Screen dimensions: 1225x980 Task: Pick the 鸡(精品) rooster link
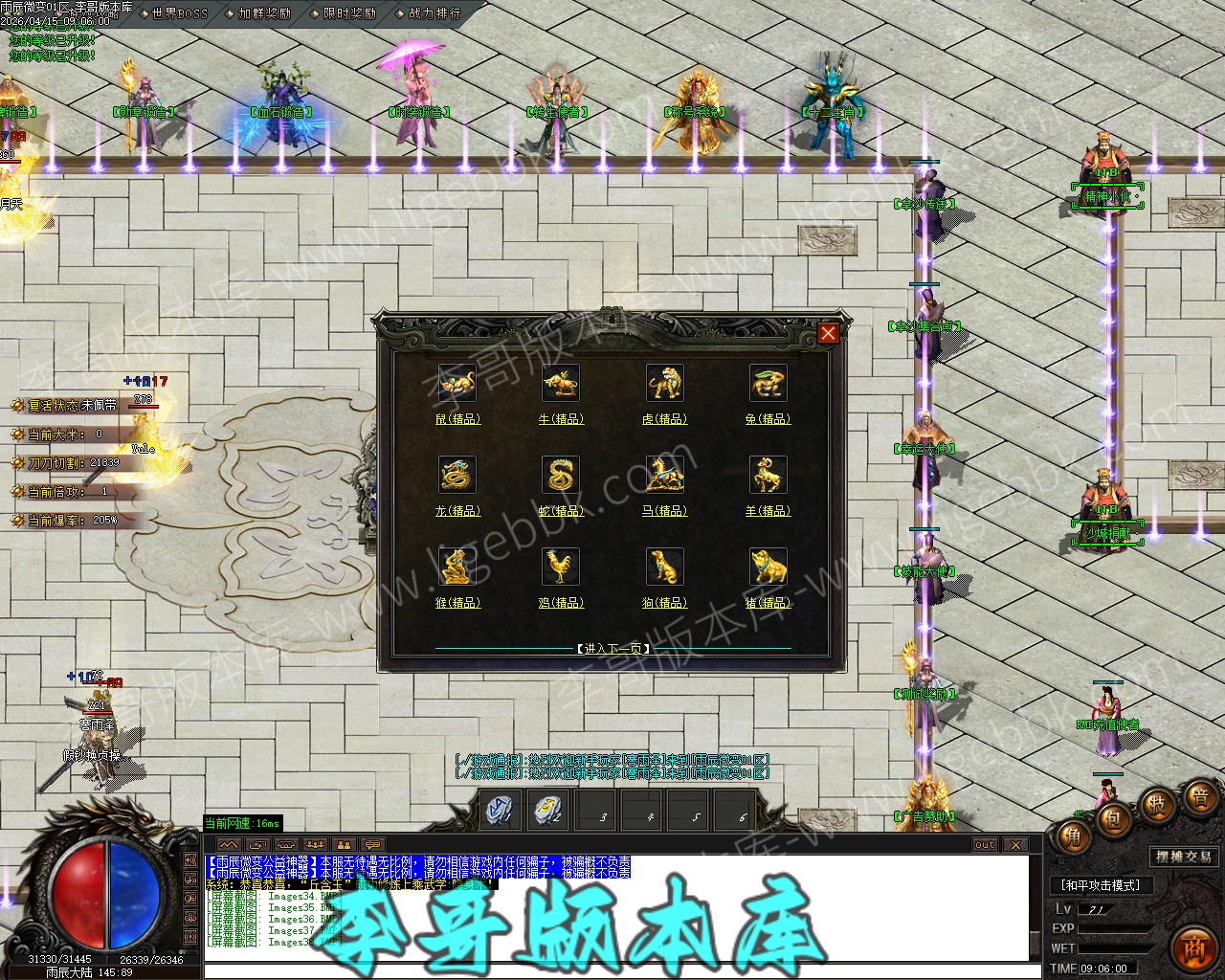point(561,603)
